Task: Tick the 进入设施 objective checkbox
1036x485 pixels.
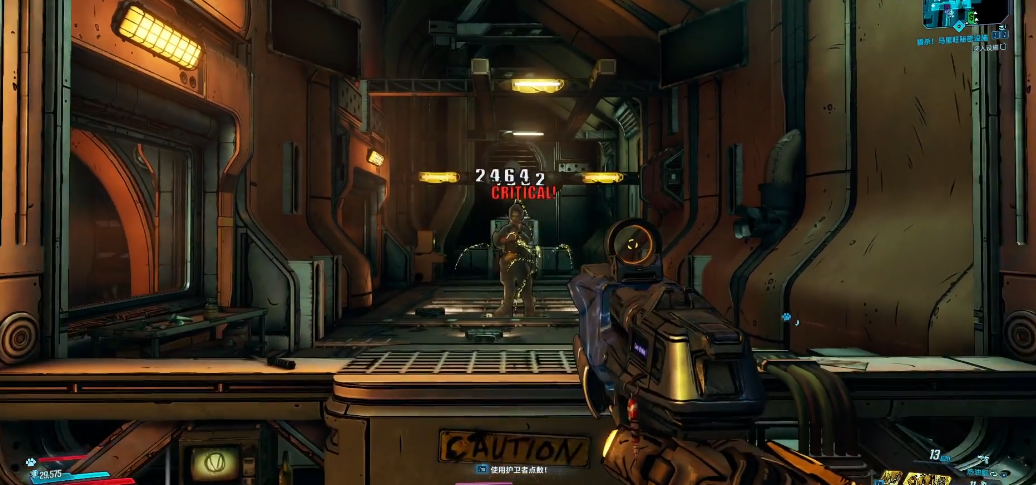Action: pyautogui.click(x=1003, y=47)
